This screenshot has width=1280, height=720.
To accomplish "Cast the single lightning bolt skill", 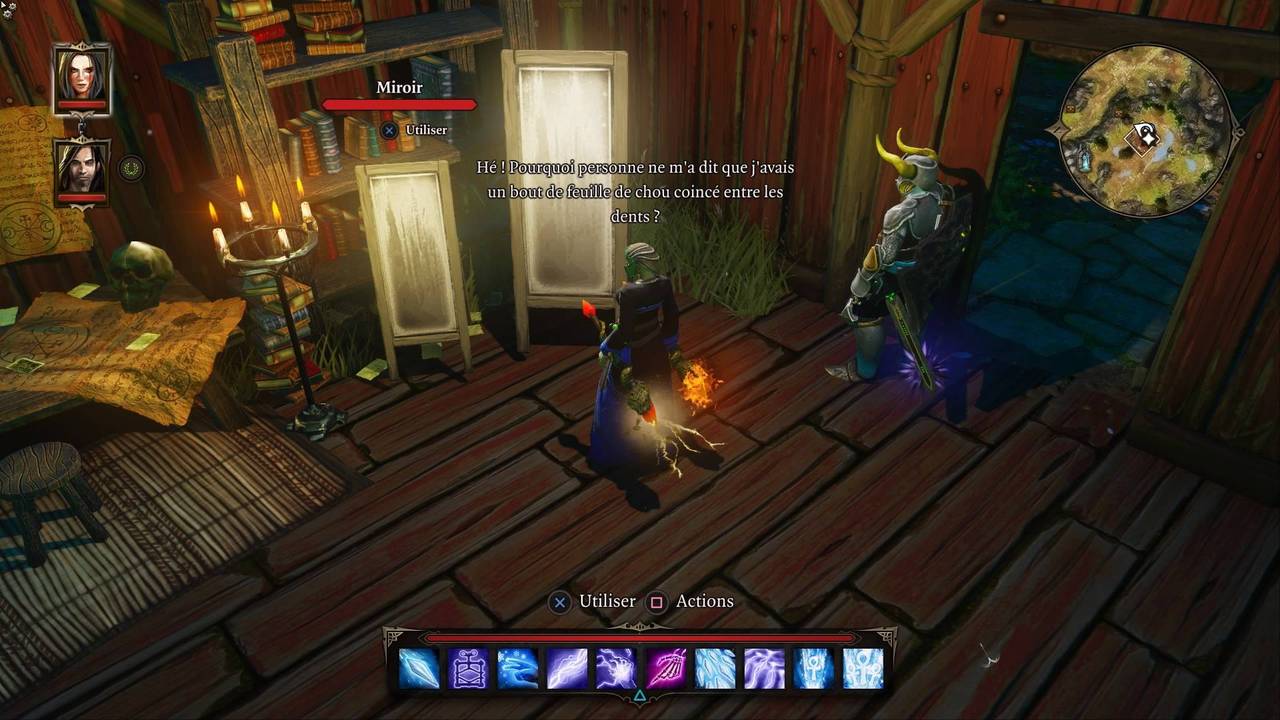I will pos(567,669).
